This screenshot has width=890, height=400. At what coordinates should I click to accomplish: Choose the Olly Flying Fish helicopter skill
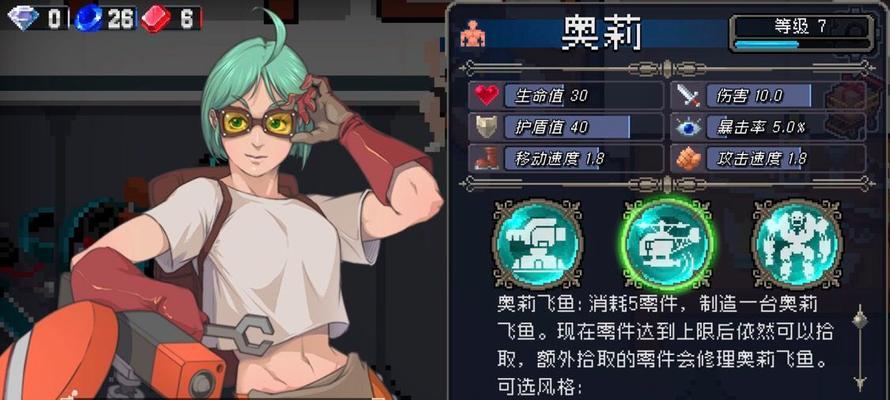tap(666, 244)
